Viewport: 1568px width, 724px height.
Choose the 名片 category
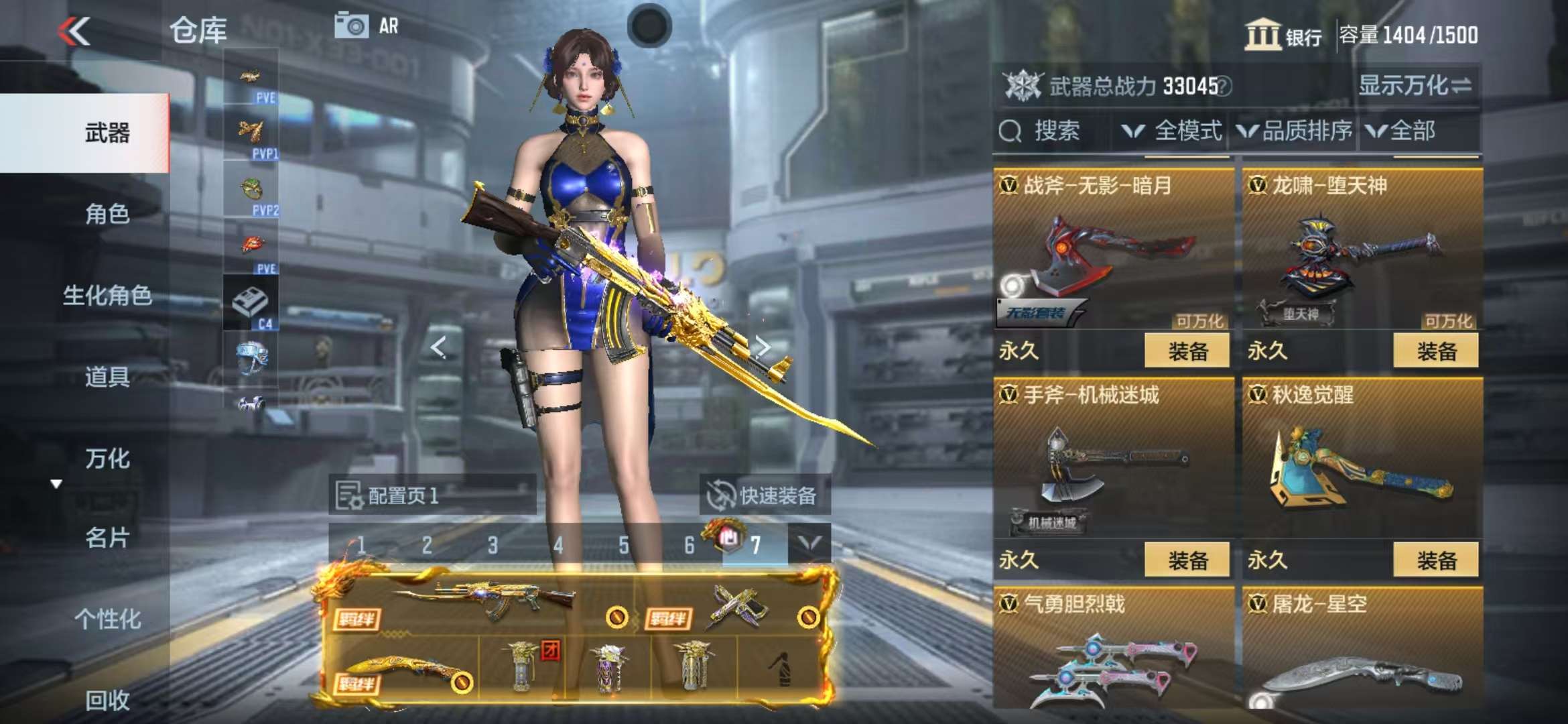[x=107, y=538]
